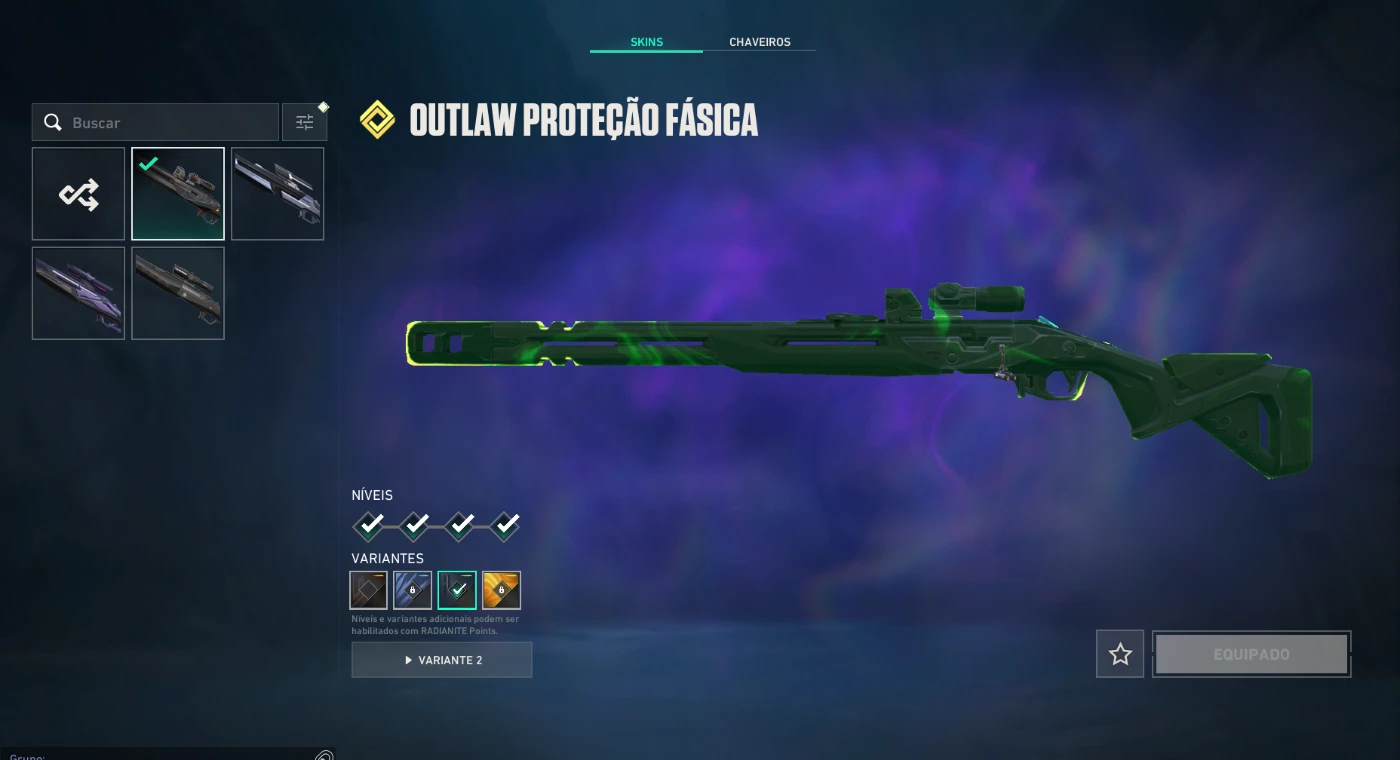Toggle the star favorite button
This screenshot has width=1400, height=760.
[1120, 654]
